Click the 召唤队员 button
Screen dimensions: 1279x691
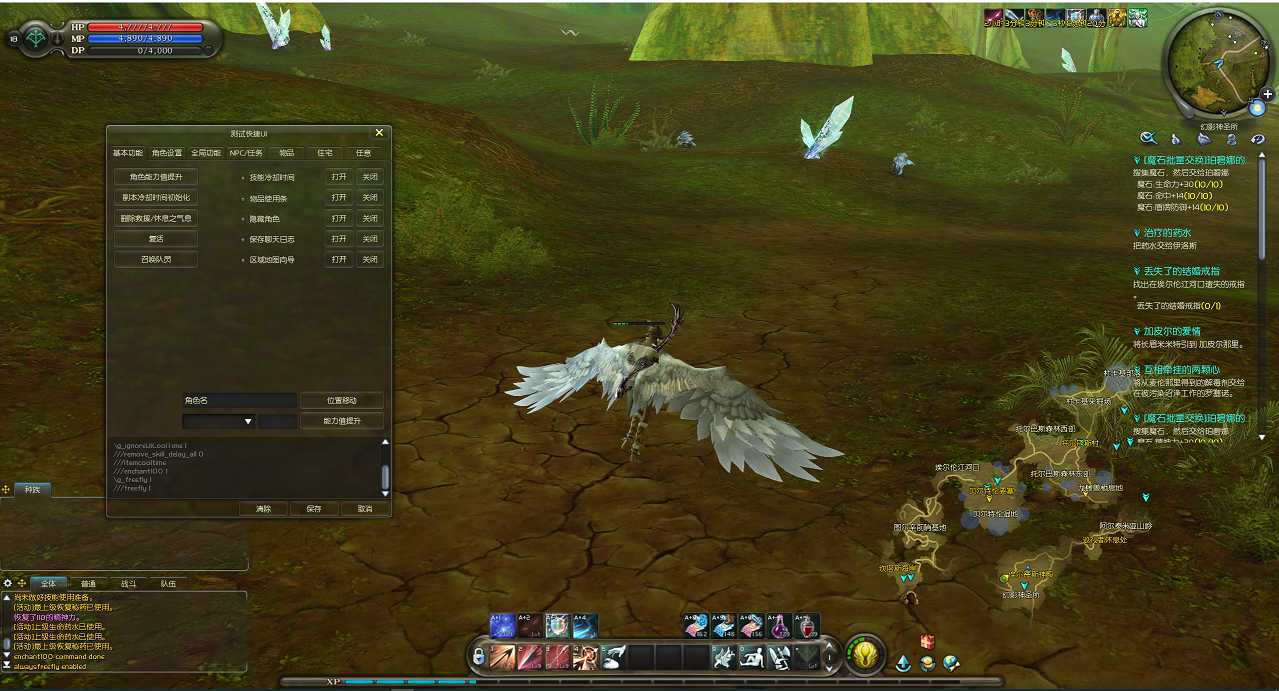[155, 260]
